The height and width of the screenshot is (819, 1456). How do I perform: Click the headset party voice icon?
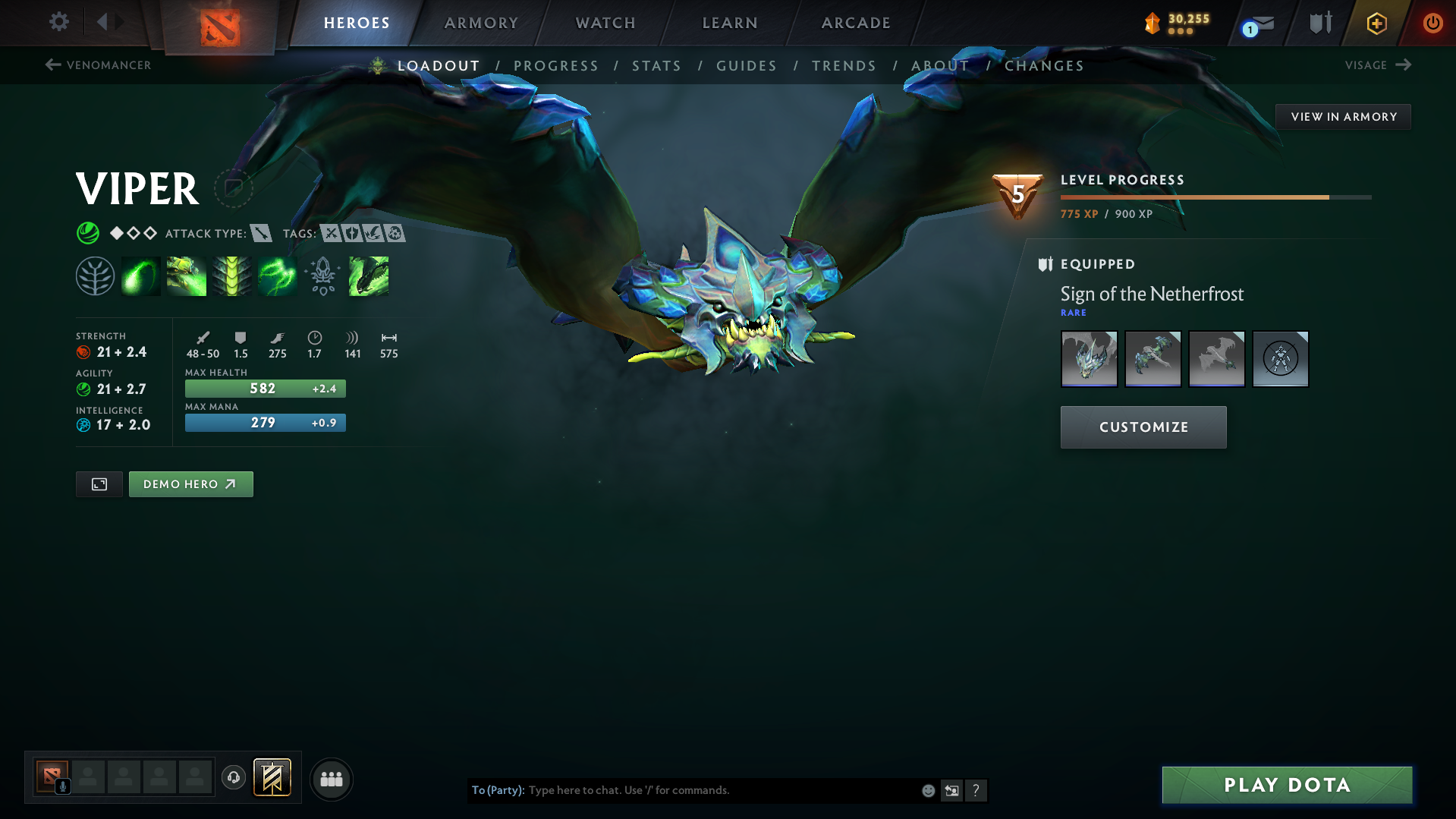coord(233,778)
